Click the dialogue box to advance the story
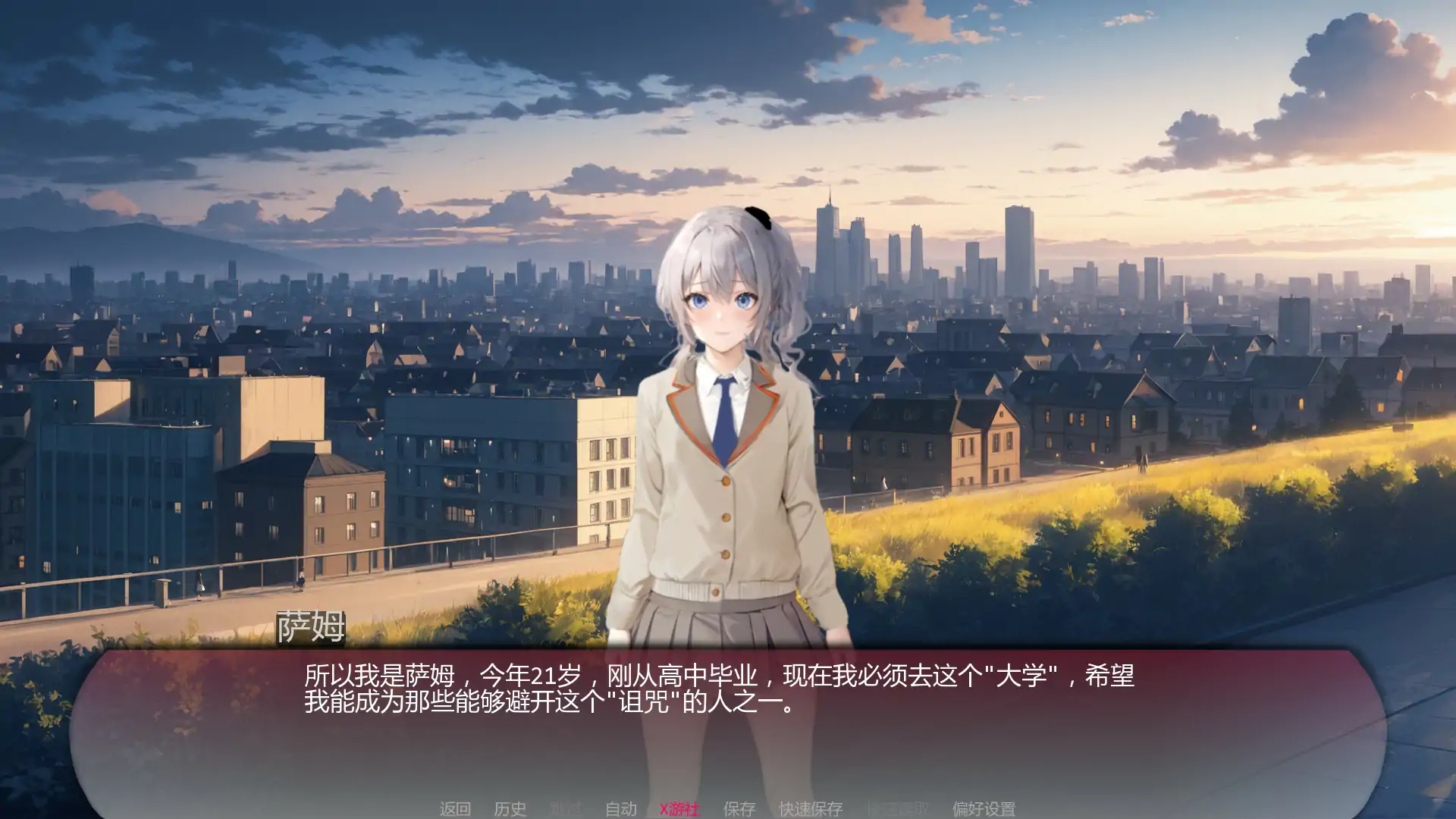The image size is (1456, 819). pyautogui.click(x=728, y=728)
